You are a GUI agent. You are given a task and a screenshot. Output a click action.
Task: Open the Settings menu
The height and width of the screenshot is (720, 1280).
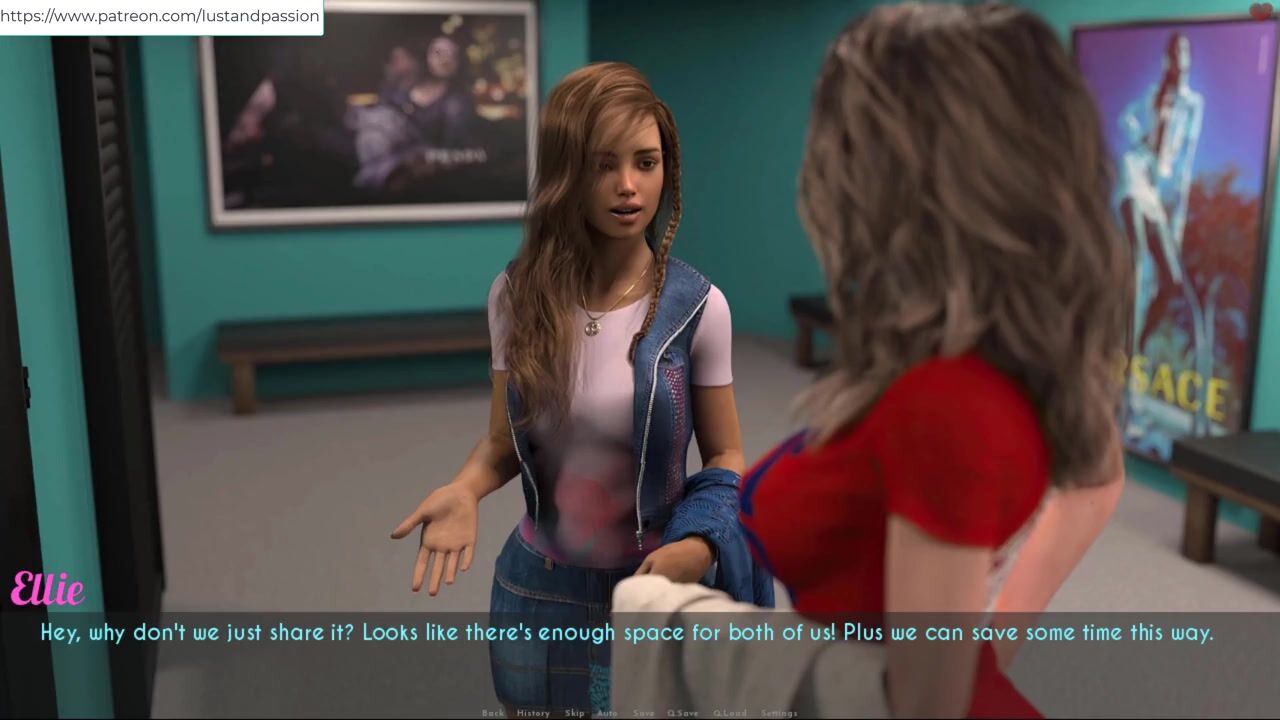[x=779, y=713]
